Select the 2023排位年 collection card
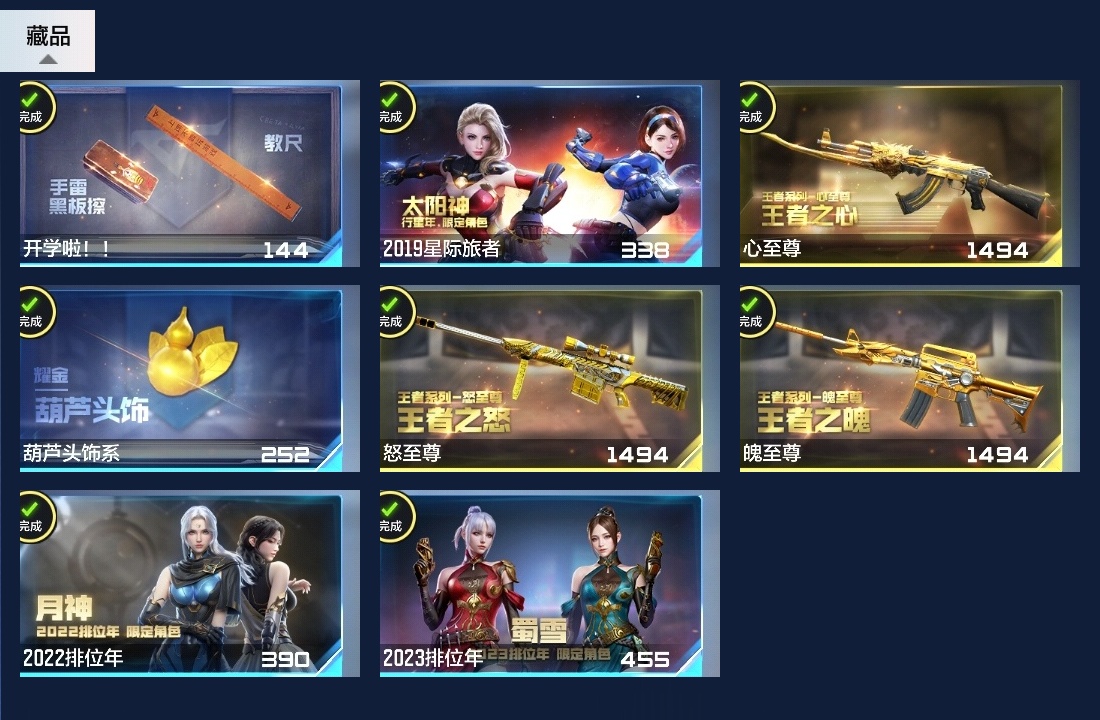Screen dimensions: 1100x720 [541, 584]
